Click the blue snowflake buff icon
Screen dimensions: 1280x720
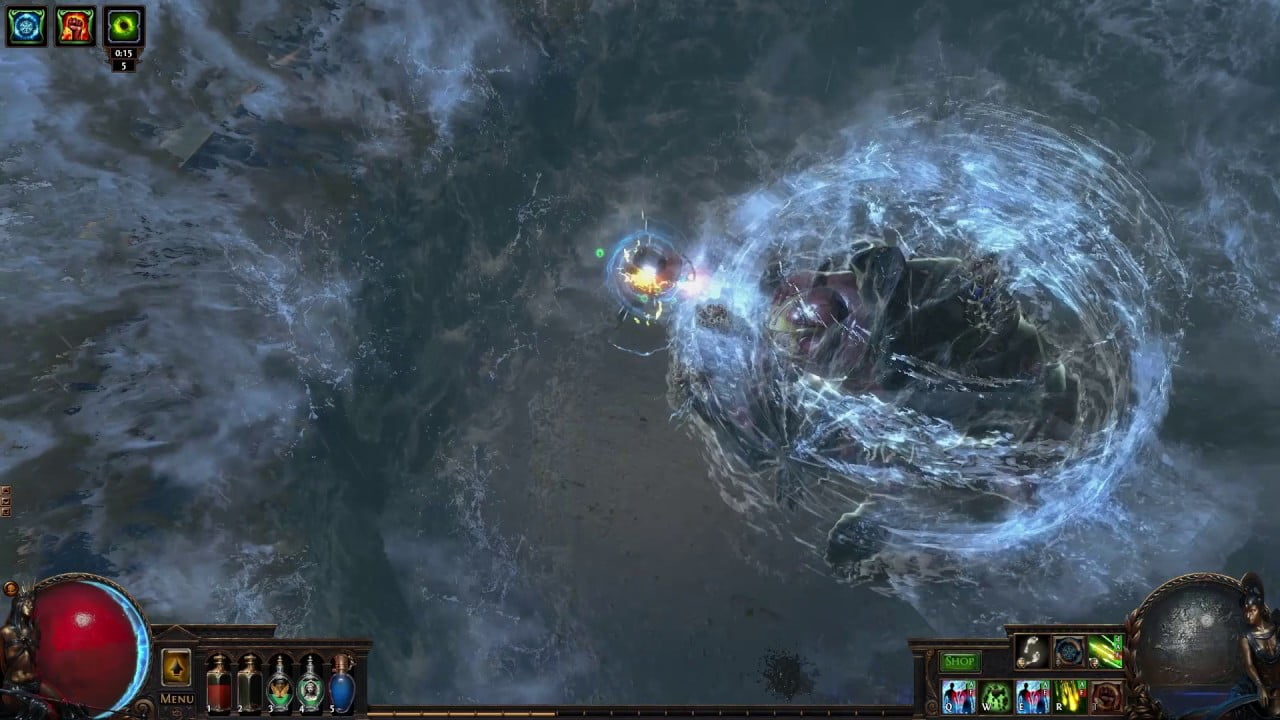[x=26, y=26]
